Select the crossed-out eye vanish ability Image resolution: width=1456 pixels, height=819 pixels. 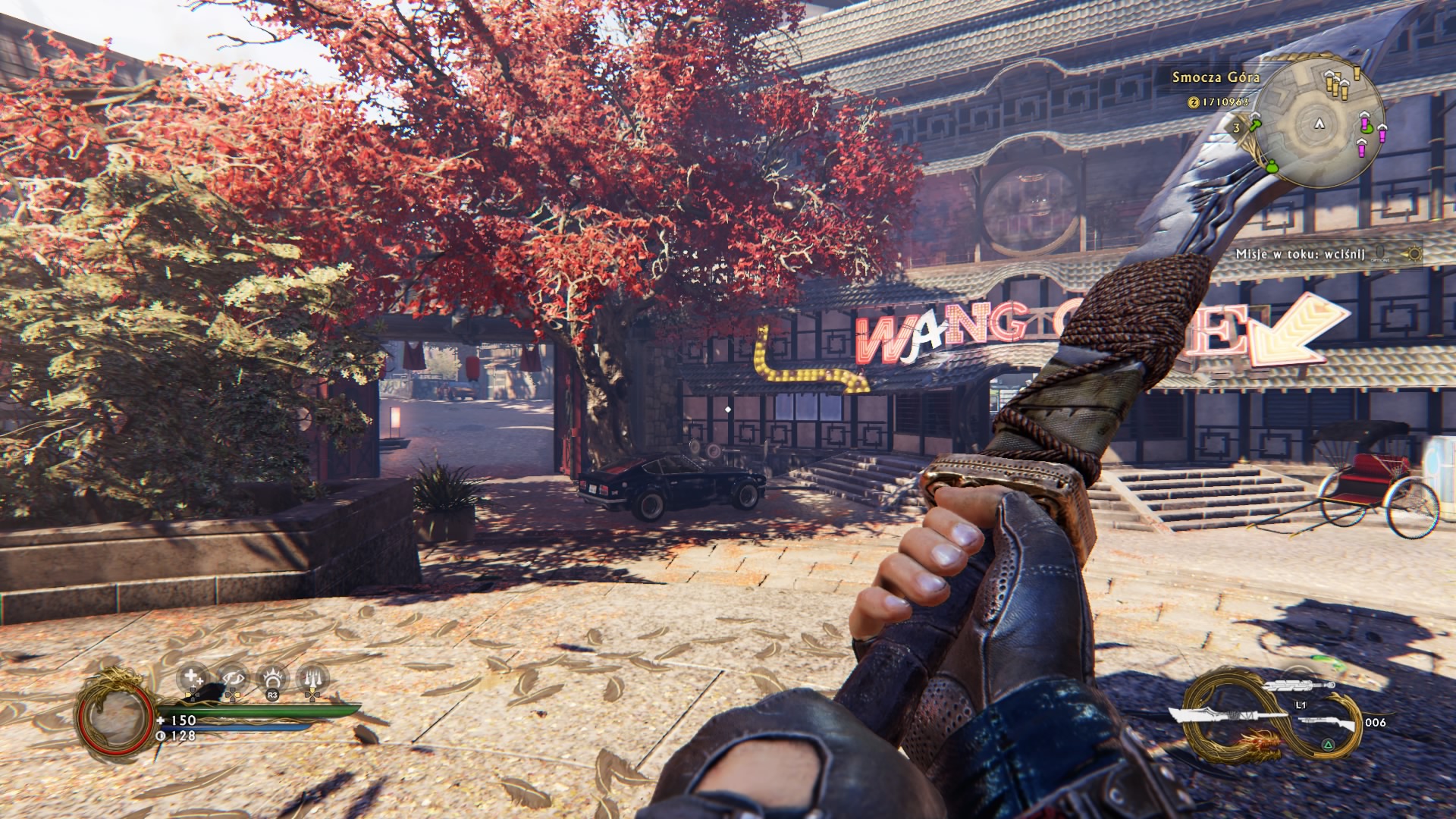click(x=232, y=678)
